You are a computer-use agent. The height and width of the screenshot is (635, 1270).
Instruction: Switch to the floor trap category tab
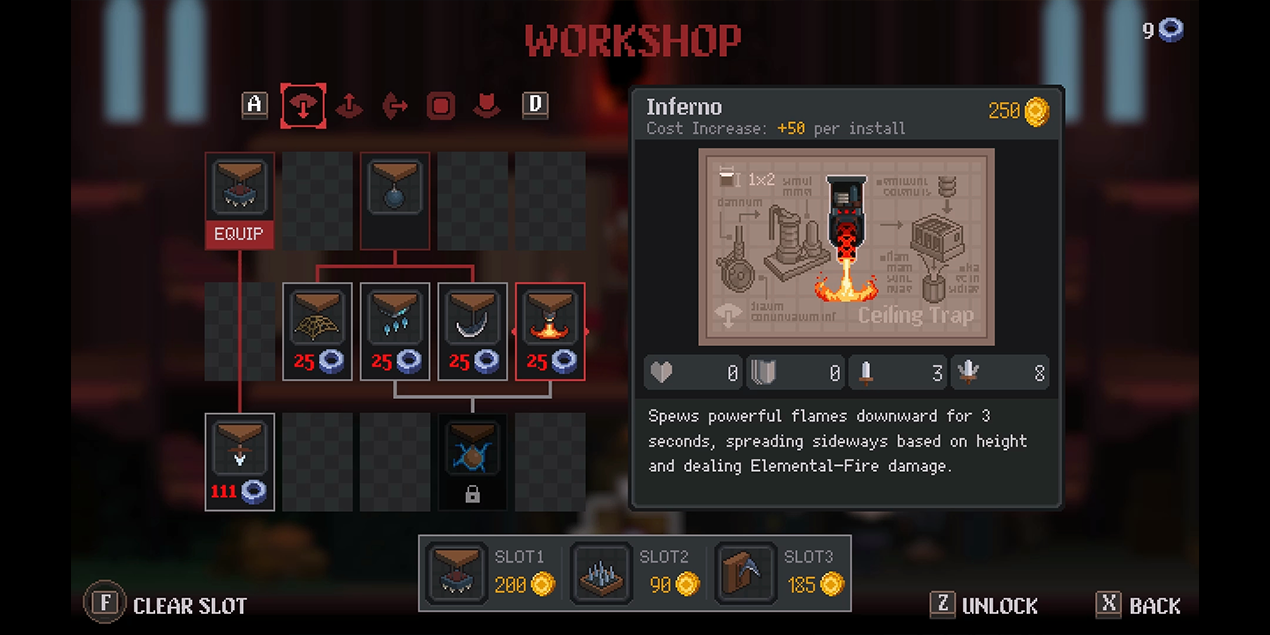[349, 105]
